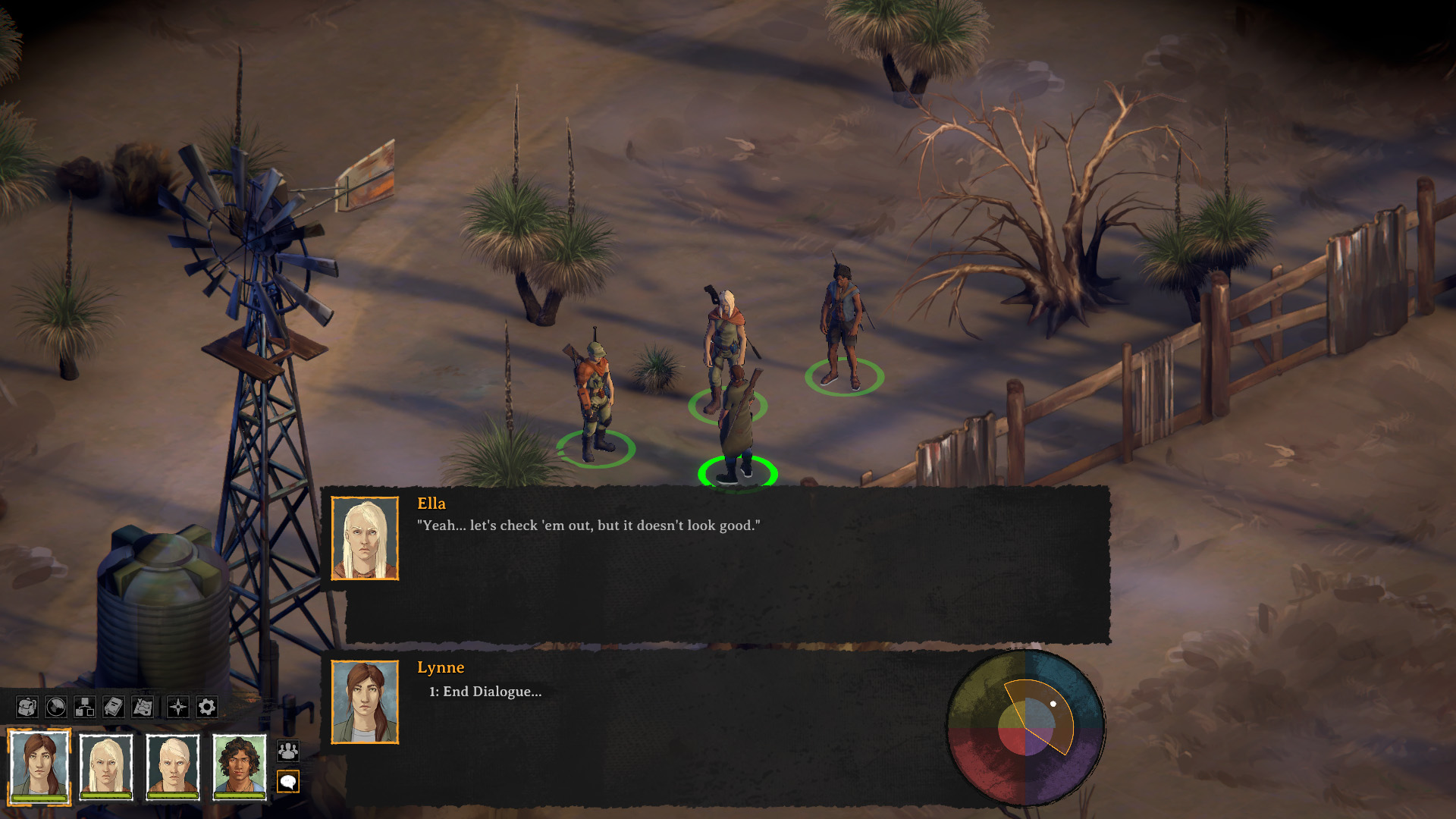Click Lynne's green health bar

[39, 799]
